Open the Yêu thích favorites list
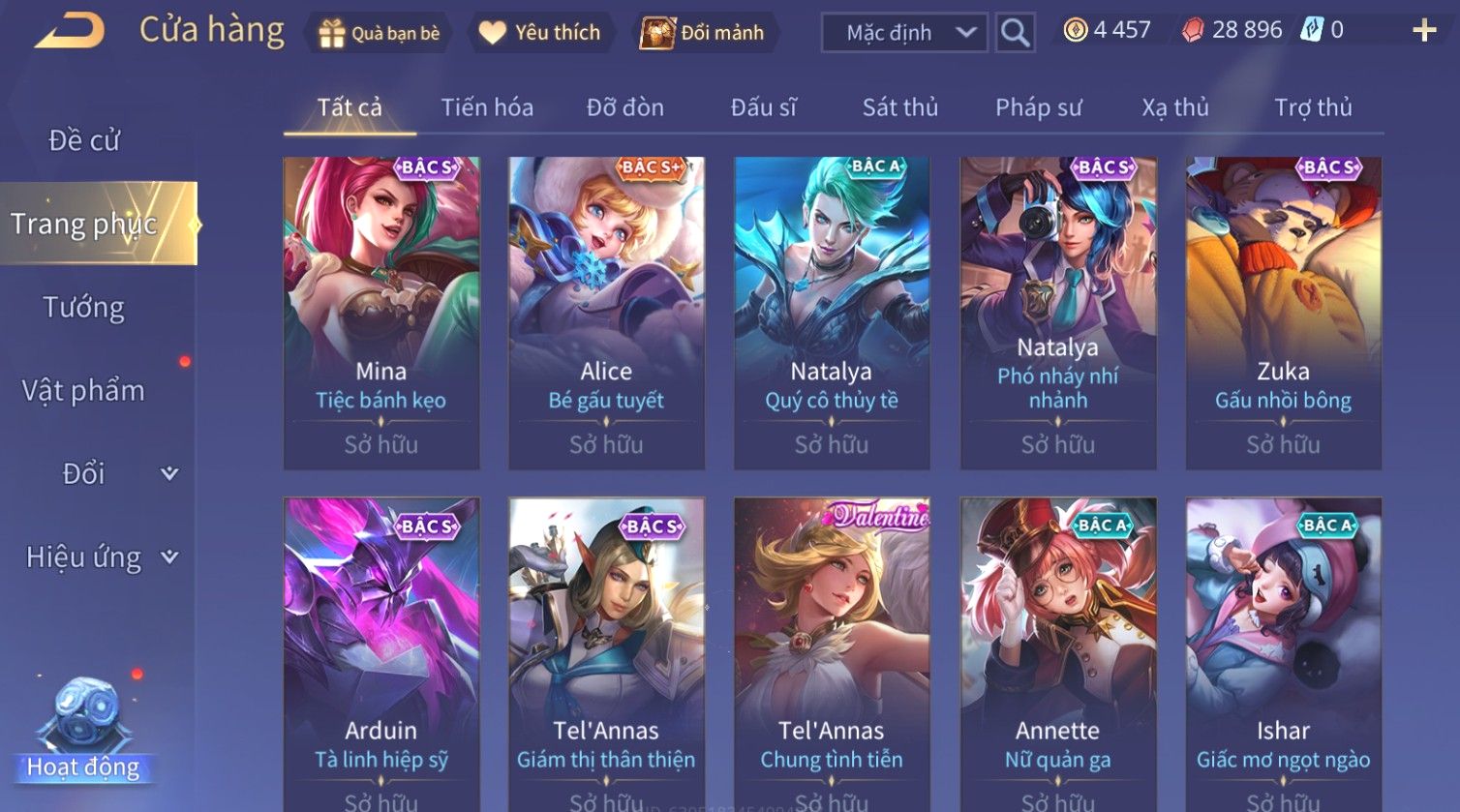The image size is (1460, 812). coord(540,33)
